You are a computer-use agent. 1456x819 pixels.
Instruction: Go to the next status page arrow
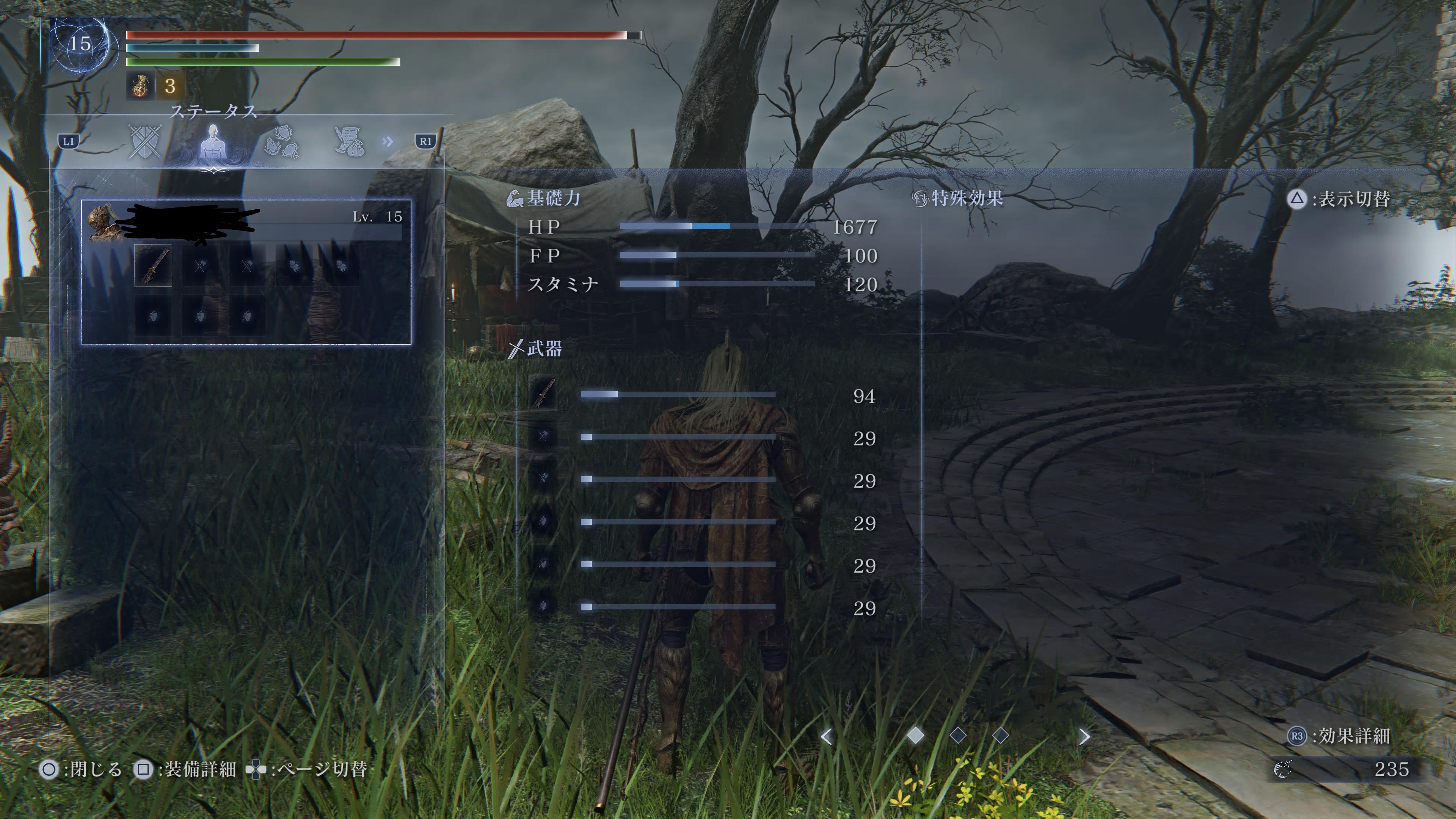[1084, 736]
